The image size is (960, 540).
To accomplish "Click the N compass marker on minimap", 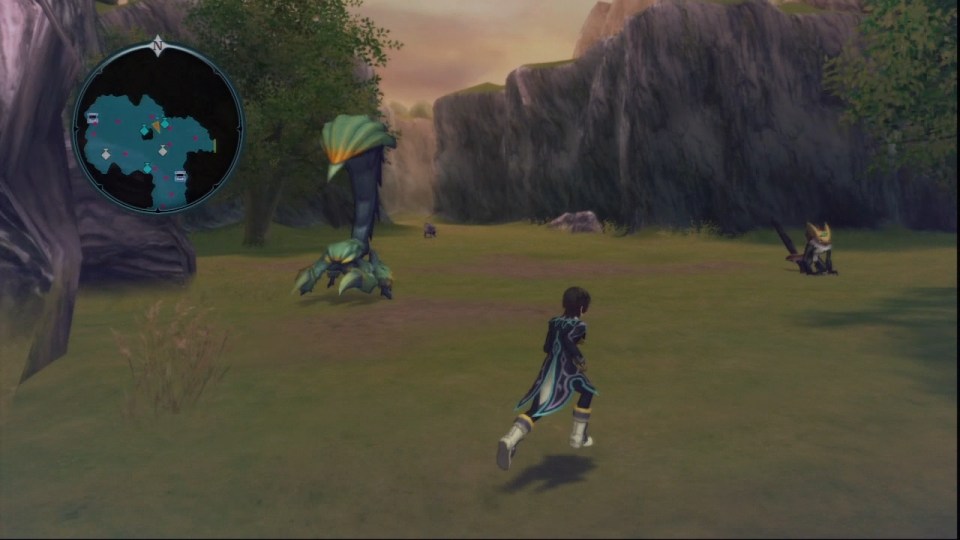I will pos(157,45).
